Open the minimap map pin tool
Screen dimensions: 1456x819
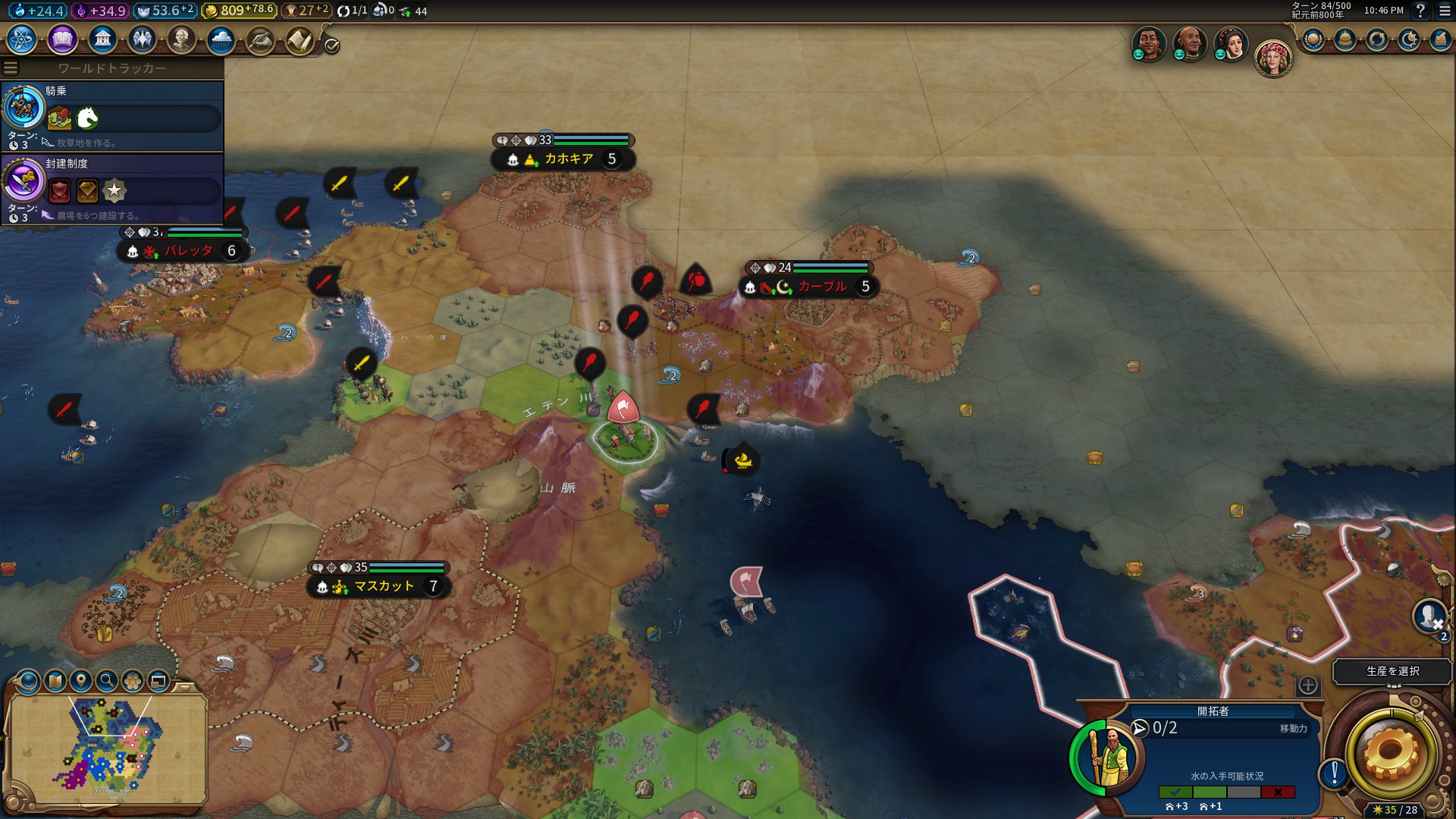pos(80,681)
